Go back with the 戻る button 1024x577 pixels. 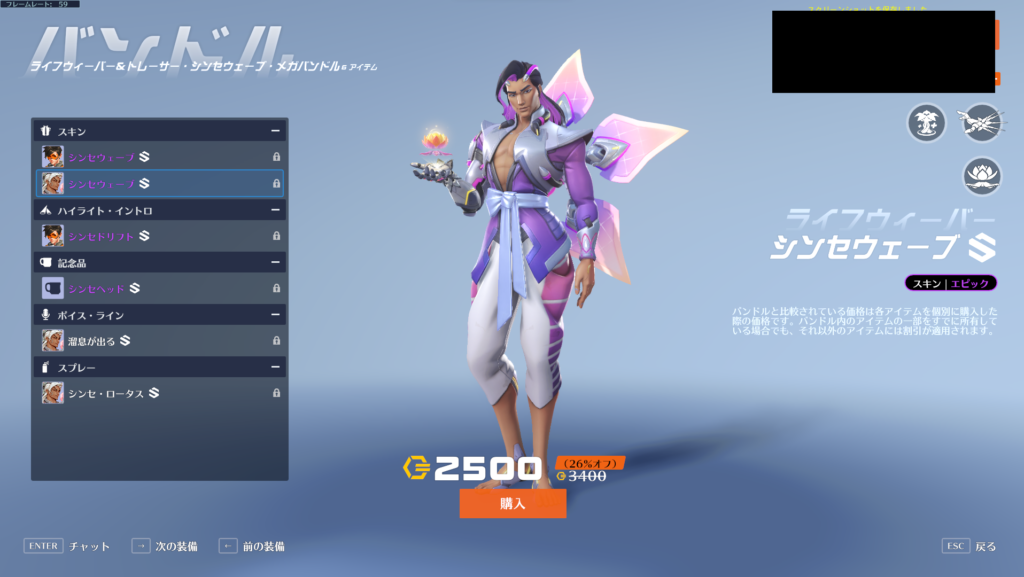(x=970, y=546)
